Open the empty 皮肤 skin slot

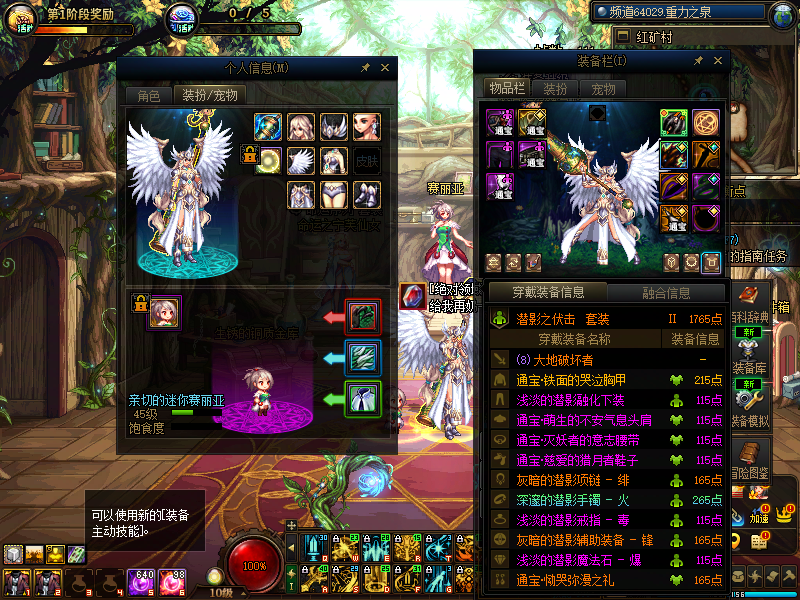pos(367,160)
